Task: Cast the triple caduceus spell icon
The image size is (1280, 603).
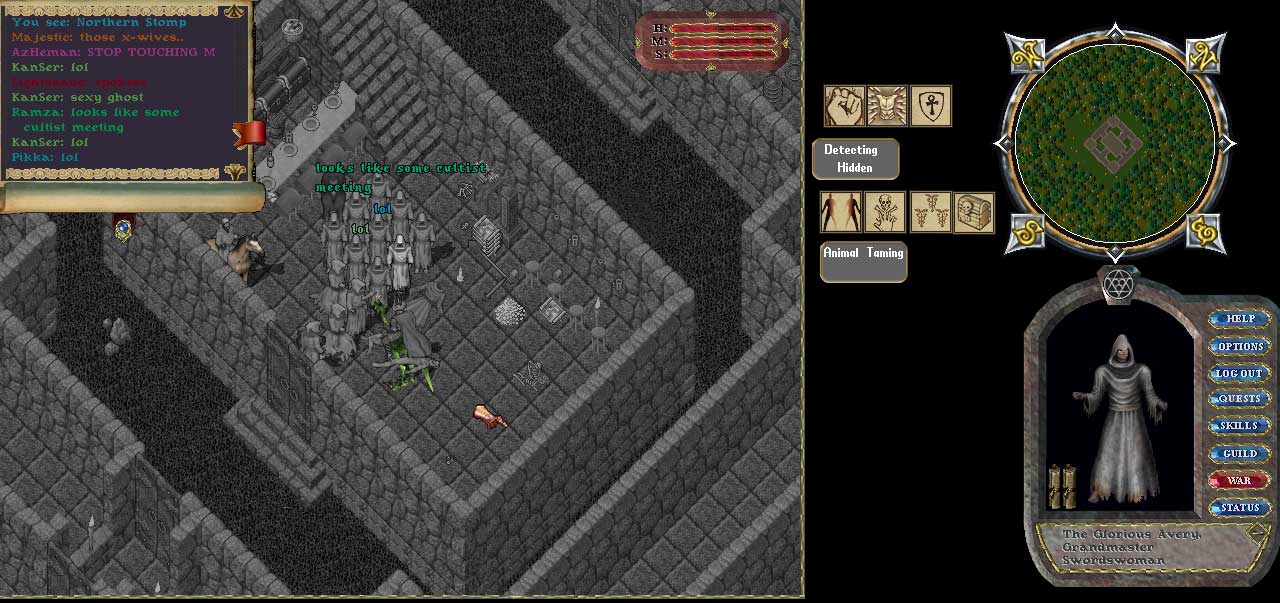Action: (930, 213)
